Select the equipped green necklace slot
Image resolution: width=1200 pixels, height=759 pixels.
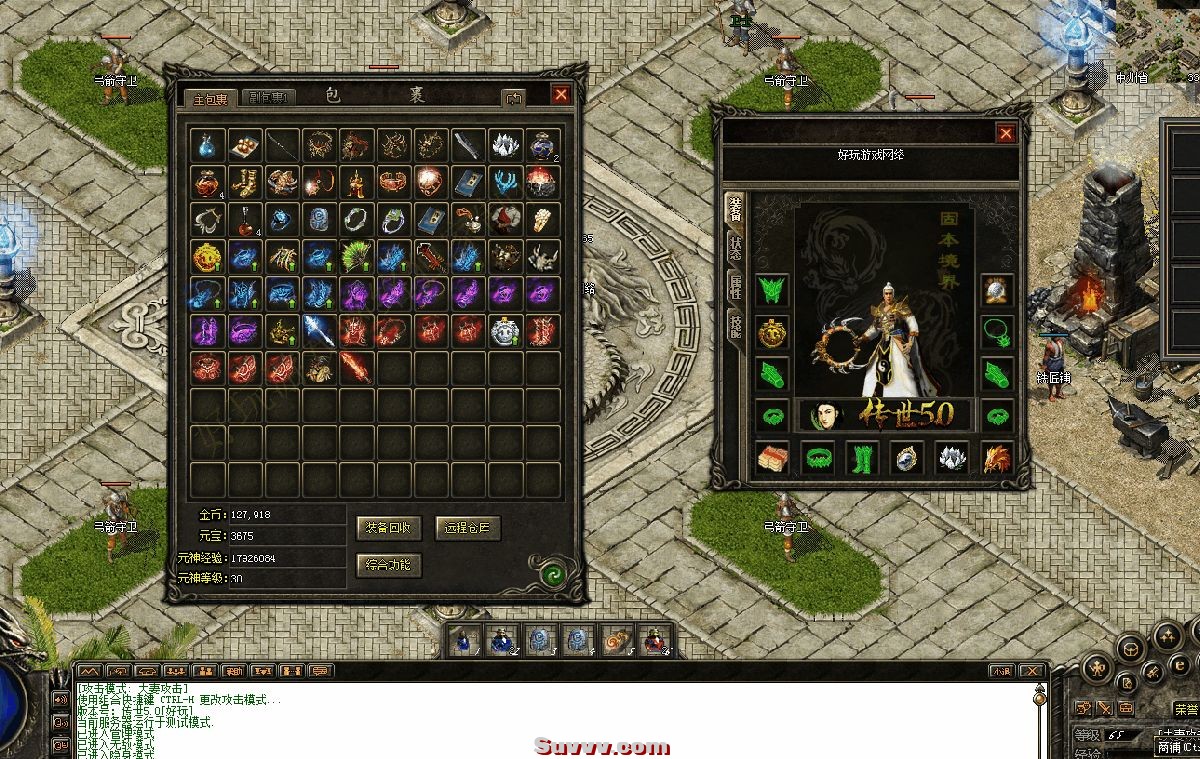[x=997, y=332]
